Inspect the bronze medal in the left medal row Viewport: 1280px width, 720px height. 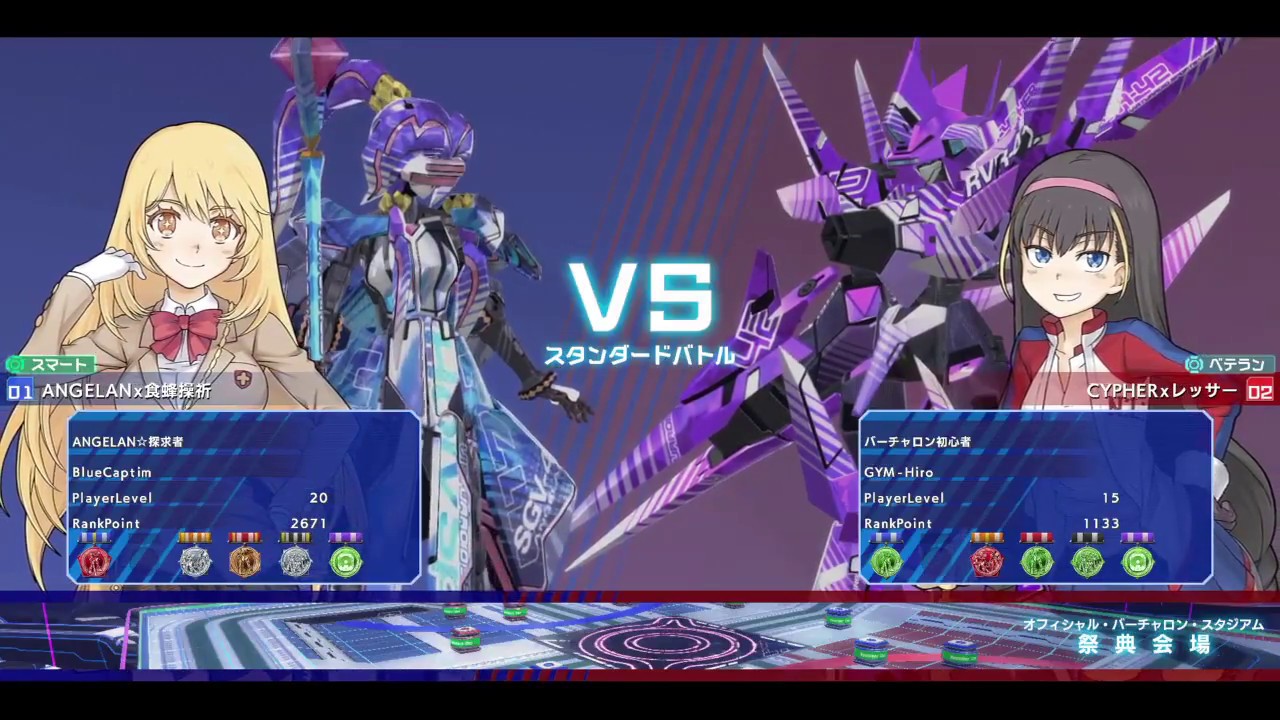[245, 561]
